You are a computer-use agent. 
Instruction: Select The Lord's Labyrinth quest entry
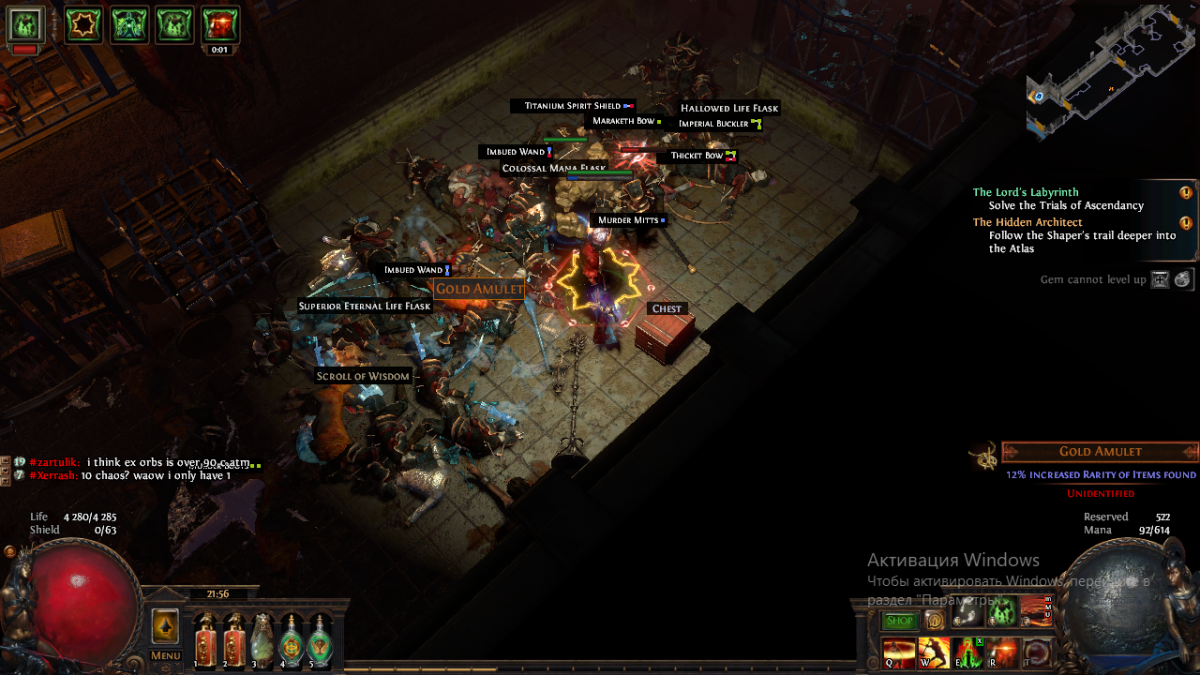(x=1026, y=192)
